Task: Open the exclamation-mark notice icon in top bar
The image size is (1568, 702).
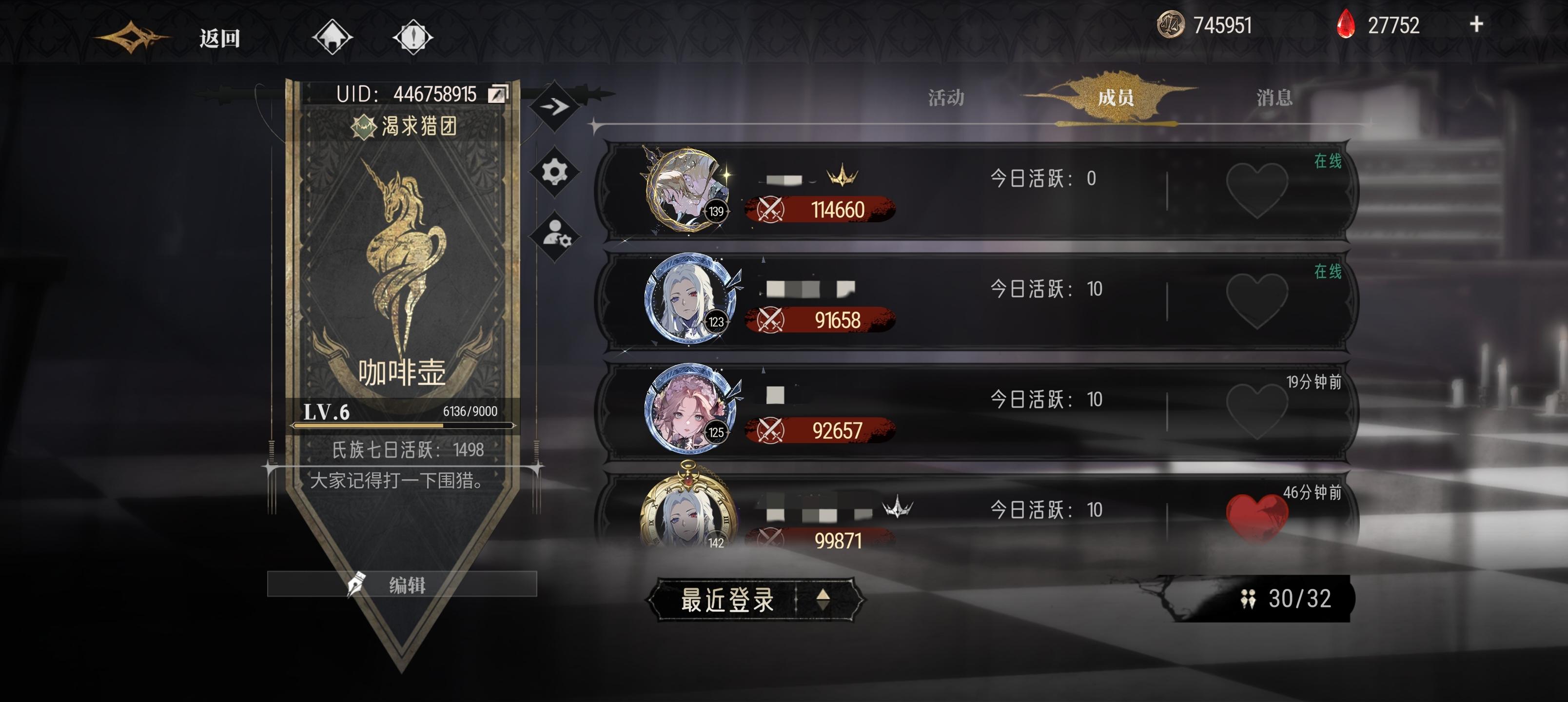Action: point(413,38)
